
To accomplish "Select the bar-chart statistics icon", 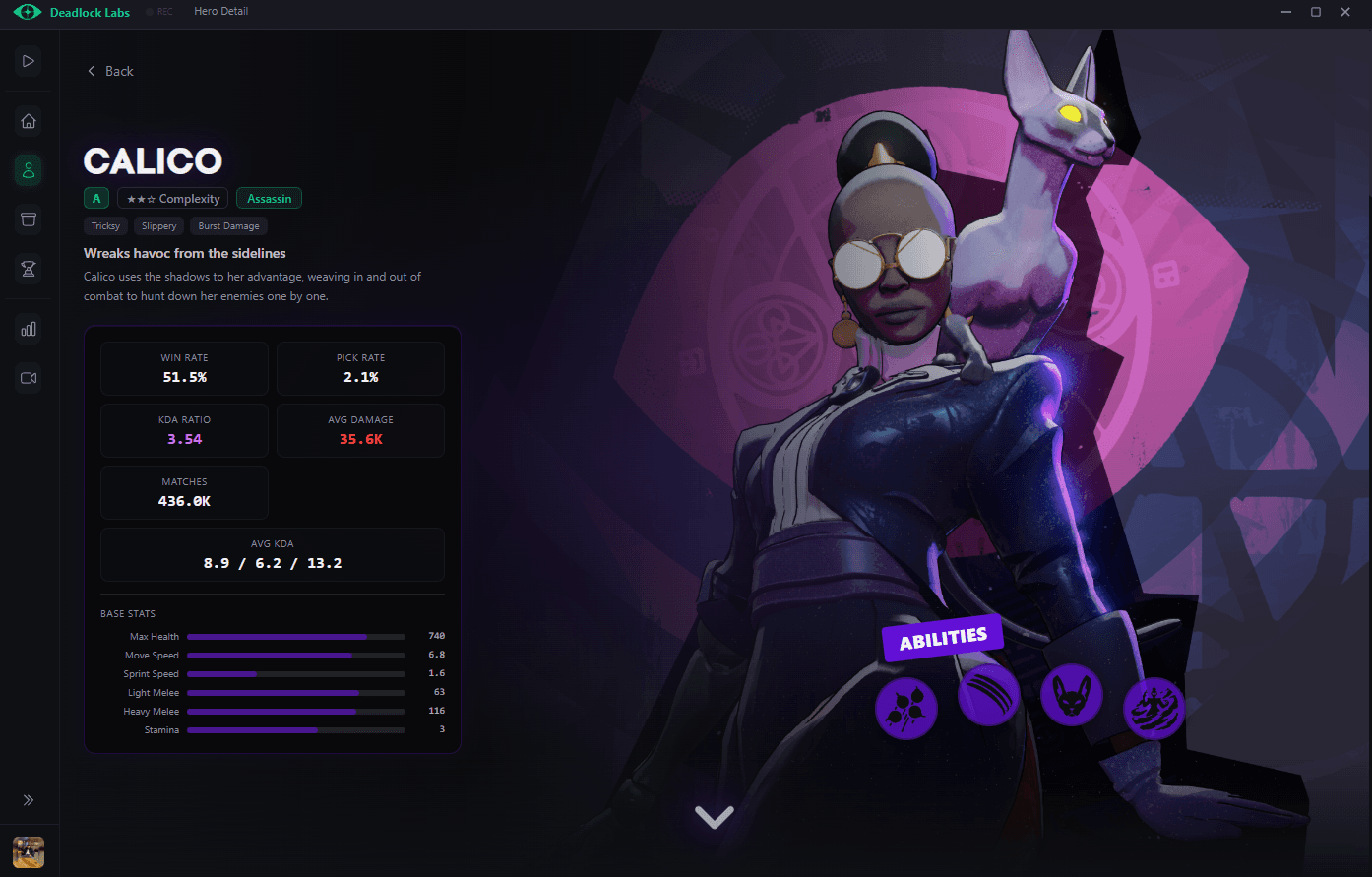I will click(x=28, y=328).
